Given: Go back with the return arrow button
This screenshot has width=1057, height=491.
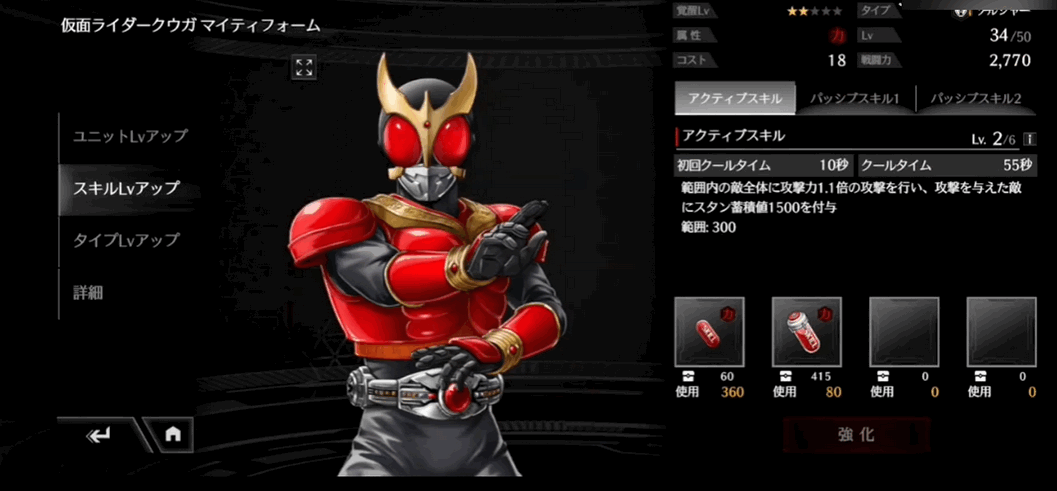Looking at the screenshot, I should [x=99, y=435].
